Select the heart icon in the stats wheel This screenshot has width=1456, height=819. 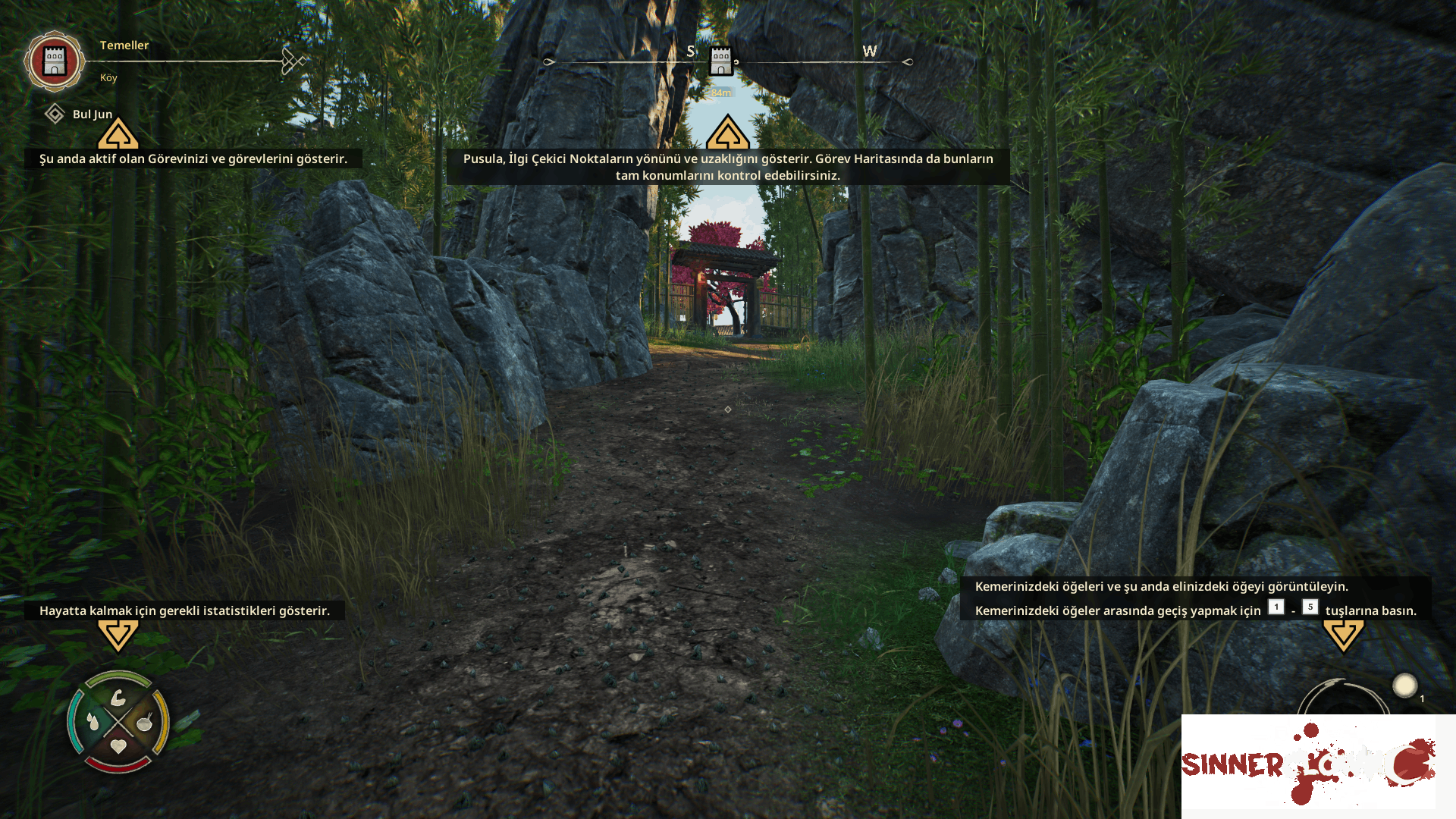coord(118,746)
